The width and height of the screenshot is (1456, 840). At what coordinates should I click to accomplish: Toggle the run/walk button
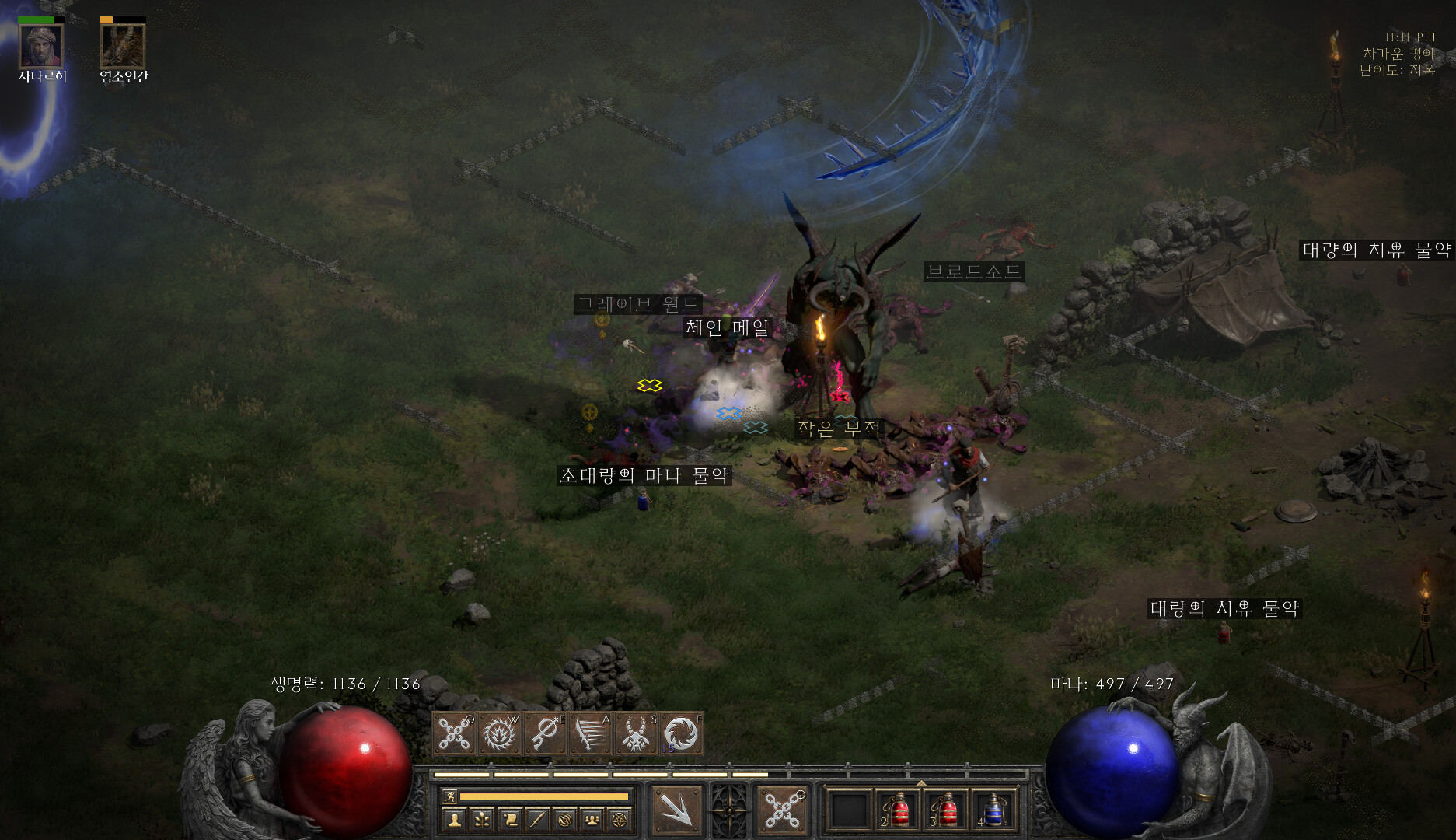point(449,796)
